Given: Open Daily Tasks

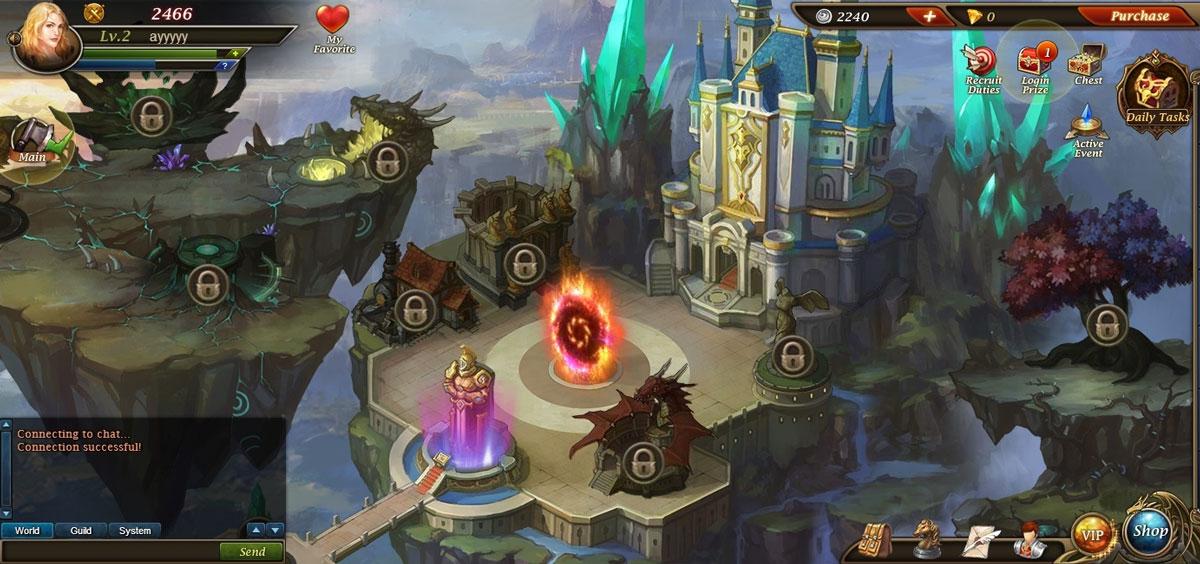Looking at the screenshot, I should 1157,94.
